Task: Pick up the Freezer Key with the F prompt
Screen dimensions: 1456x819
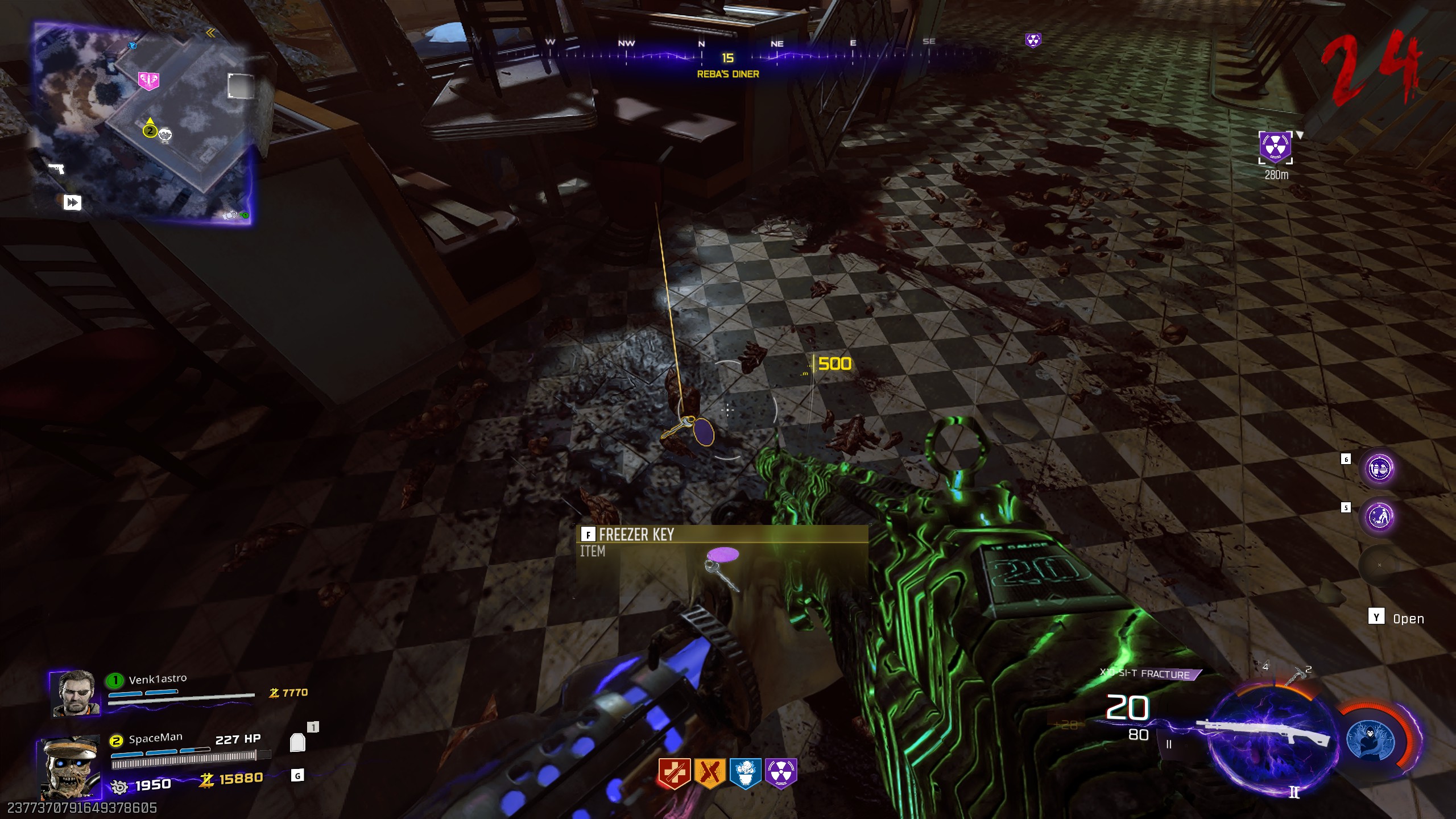Action: (588, 535)
